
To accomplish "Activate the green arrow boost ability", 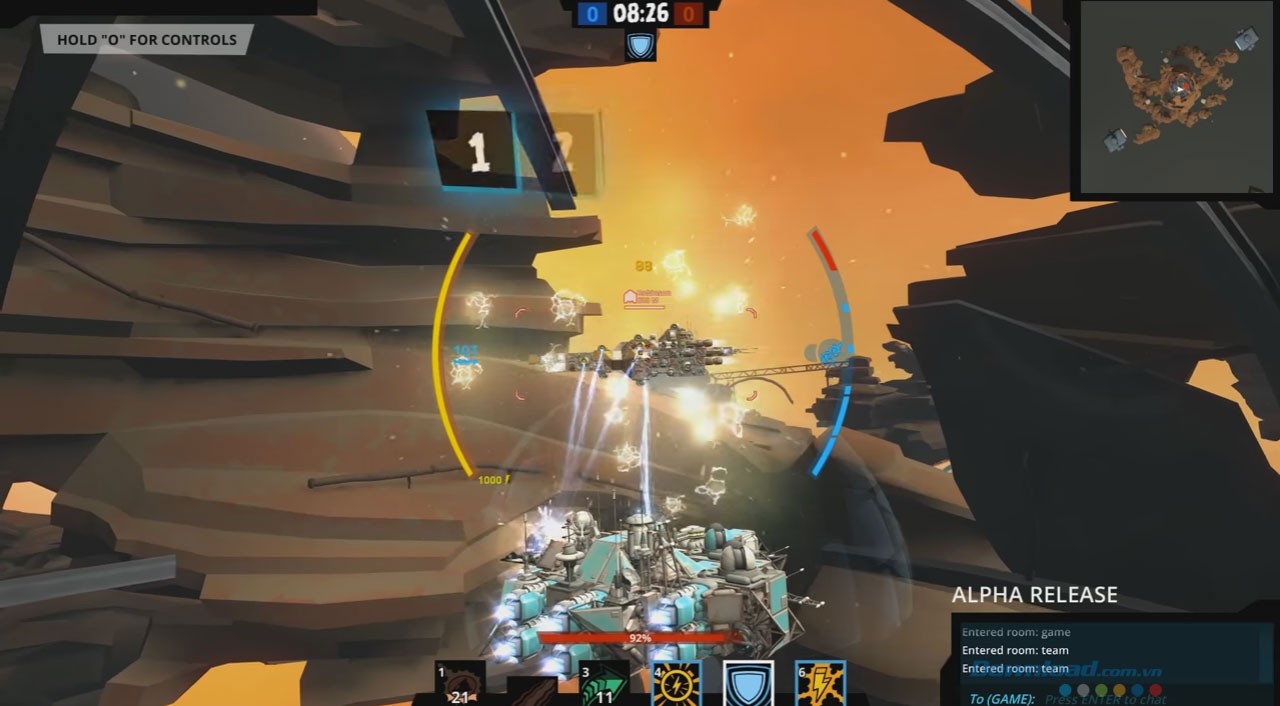I will pyautogui.click(x=604, y=684).
